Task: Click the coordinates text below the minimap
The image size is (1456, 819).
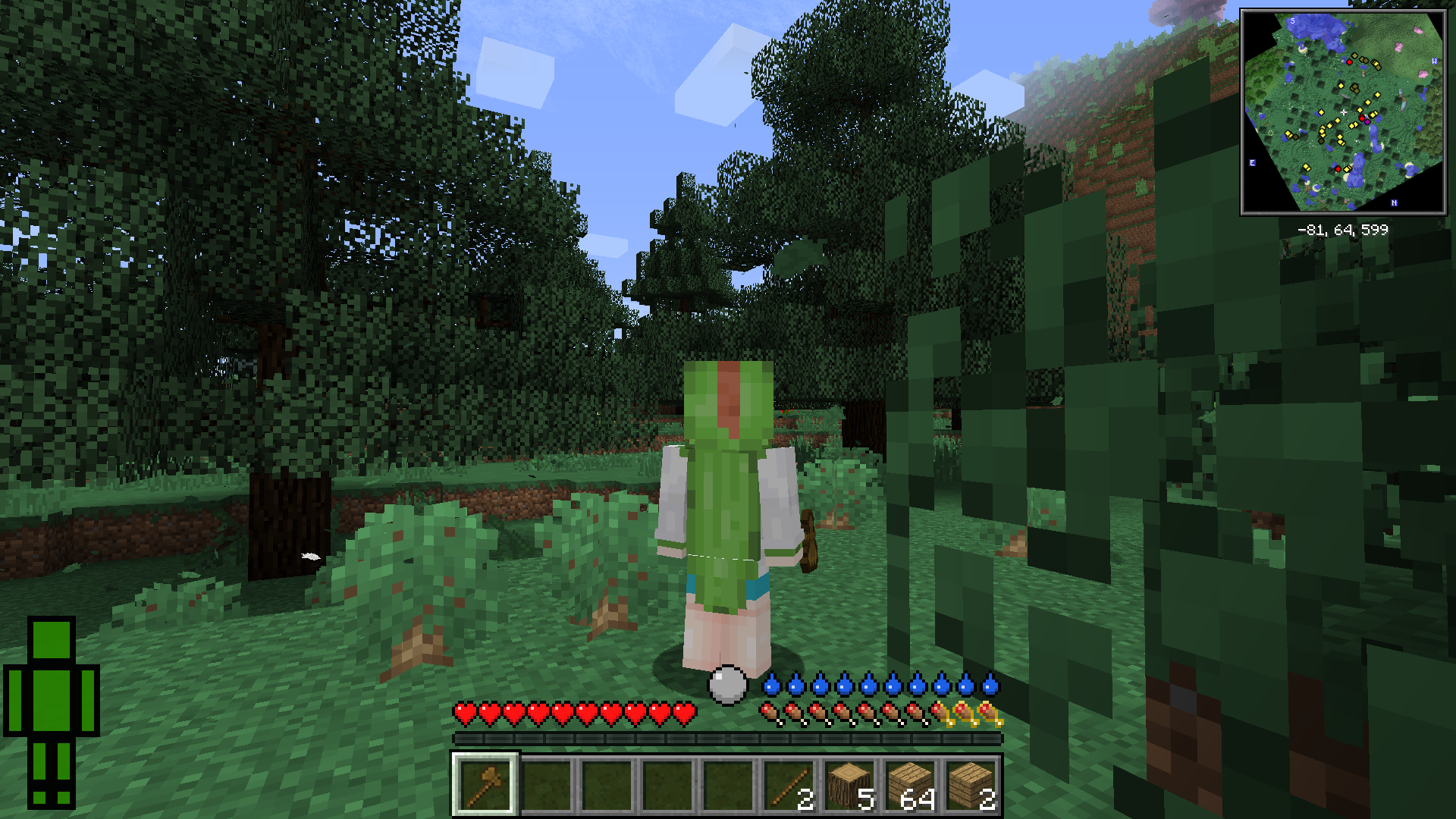Action: (1343, 228)
